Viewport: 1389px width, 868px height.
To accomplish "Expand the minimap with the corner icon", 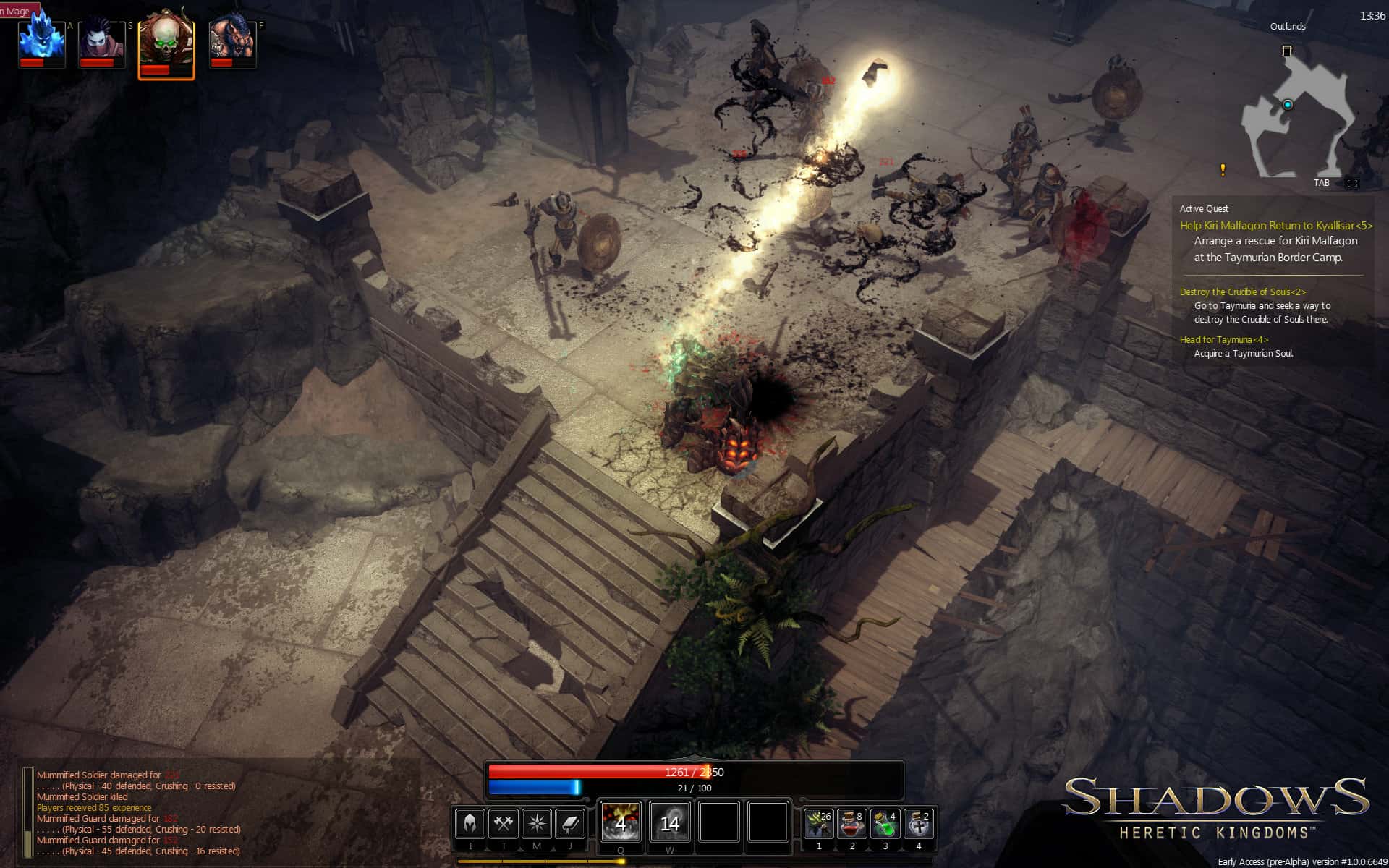I will [1352, 183].
